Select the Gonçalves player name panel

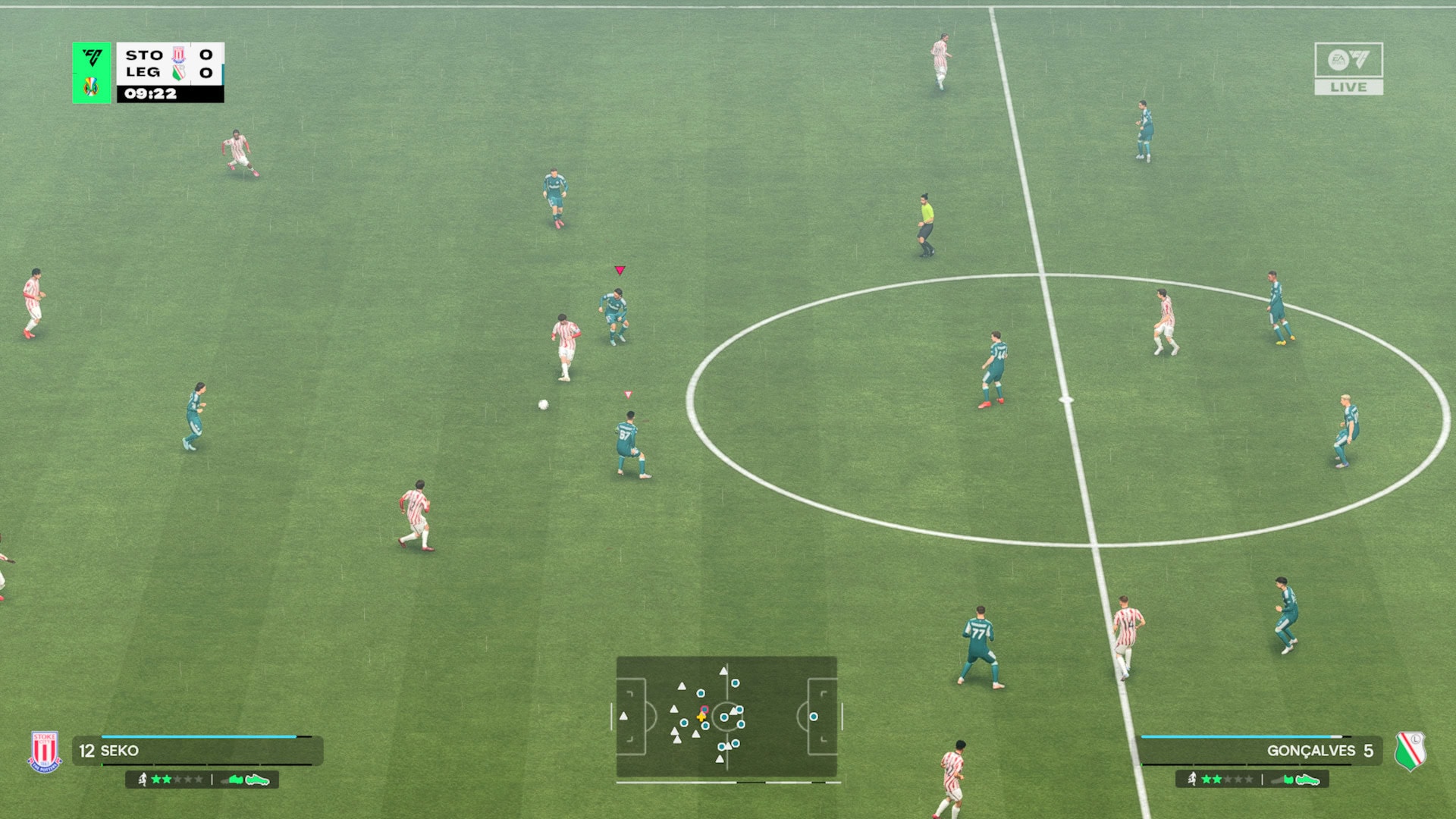[1259, 751]
